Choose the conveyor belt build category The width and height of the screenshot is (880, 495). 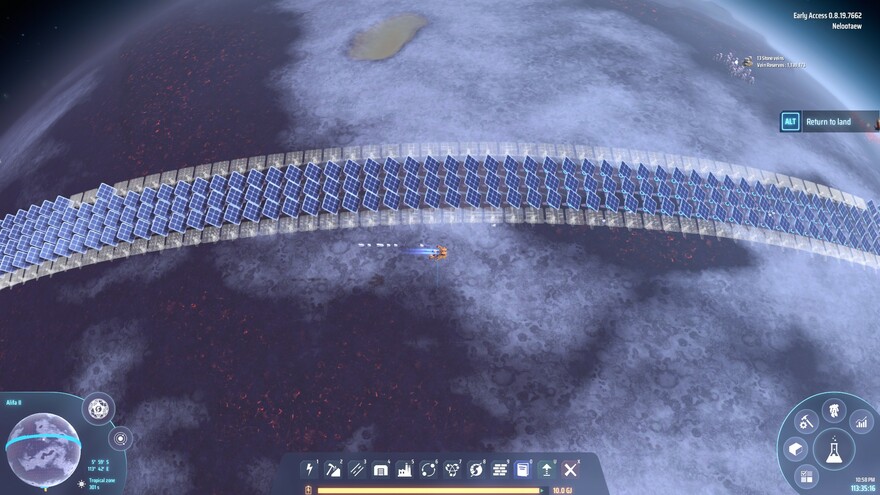pos(358,469)
